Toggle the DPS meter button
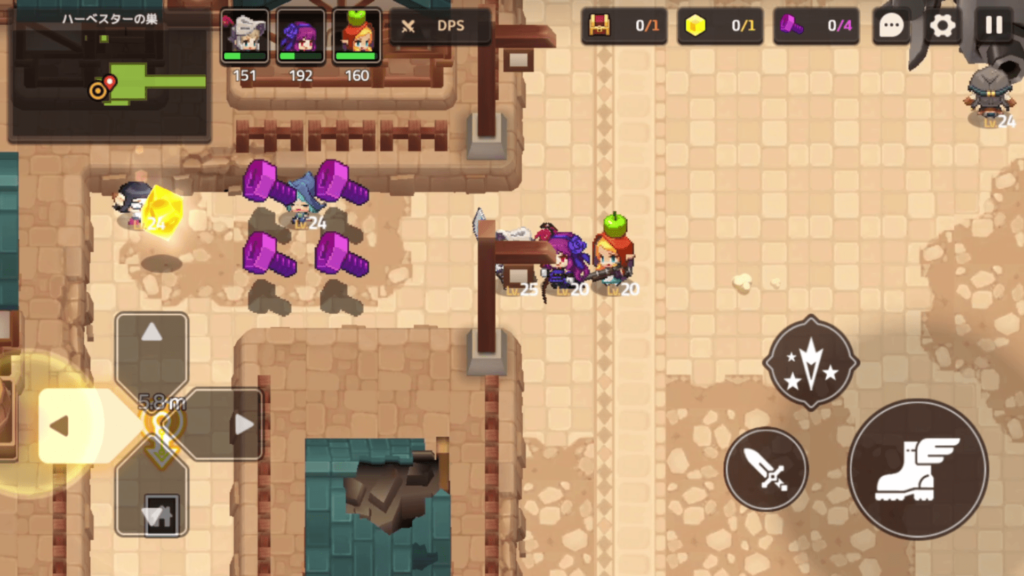1024x576 pixels. [440, 26]
